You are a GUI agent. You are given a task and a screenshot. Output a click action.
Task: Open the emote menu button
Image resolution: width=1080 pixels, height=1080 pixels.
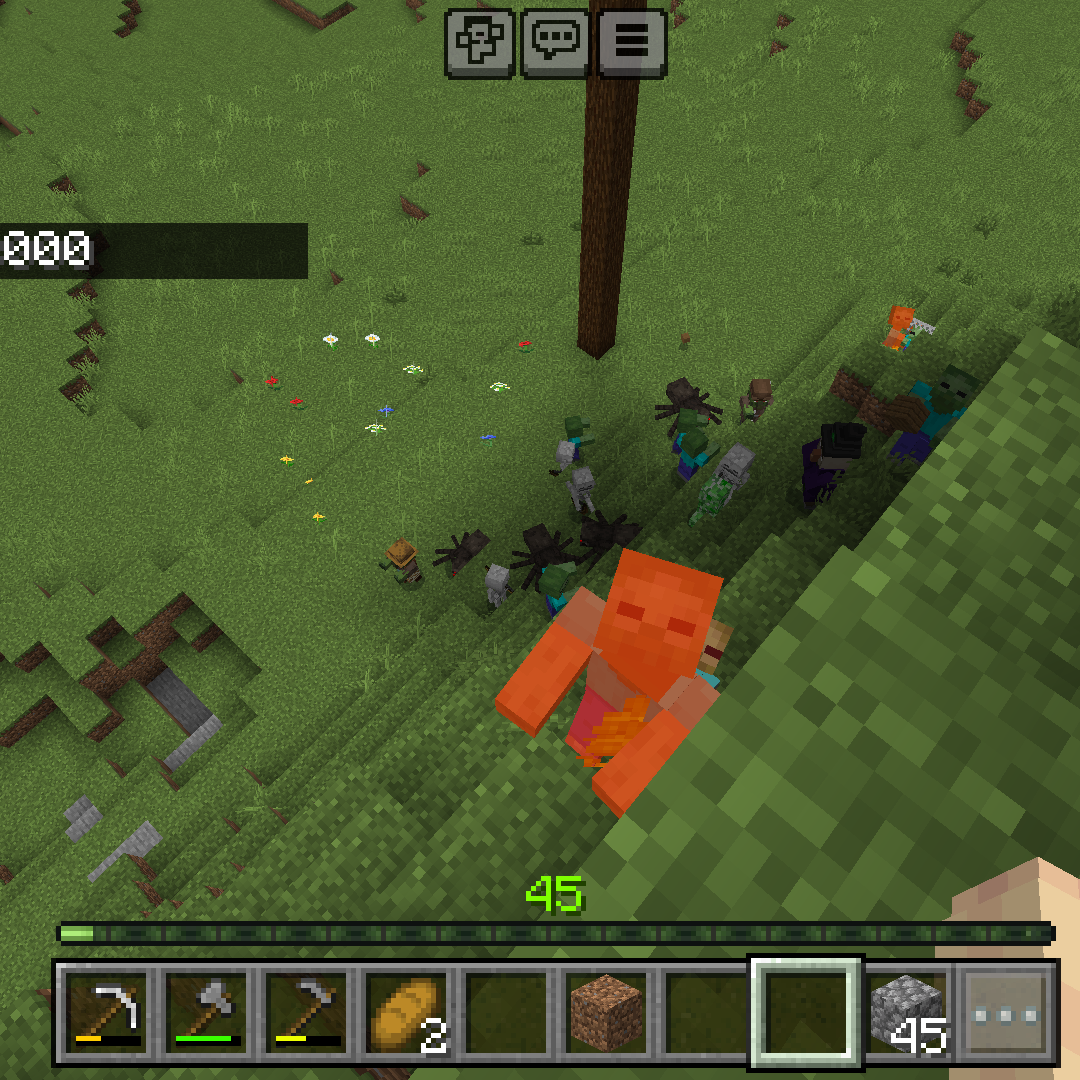[x=479, y=42]
